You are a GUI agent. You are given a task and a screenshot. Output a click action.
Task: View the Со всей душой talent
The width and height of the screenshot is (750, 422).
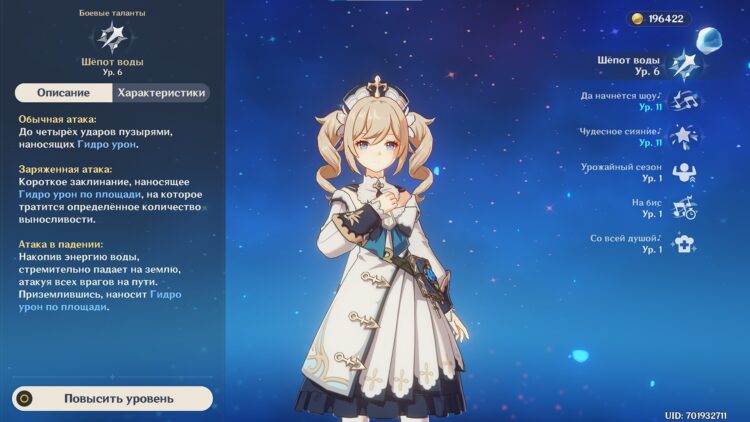685,243
